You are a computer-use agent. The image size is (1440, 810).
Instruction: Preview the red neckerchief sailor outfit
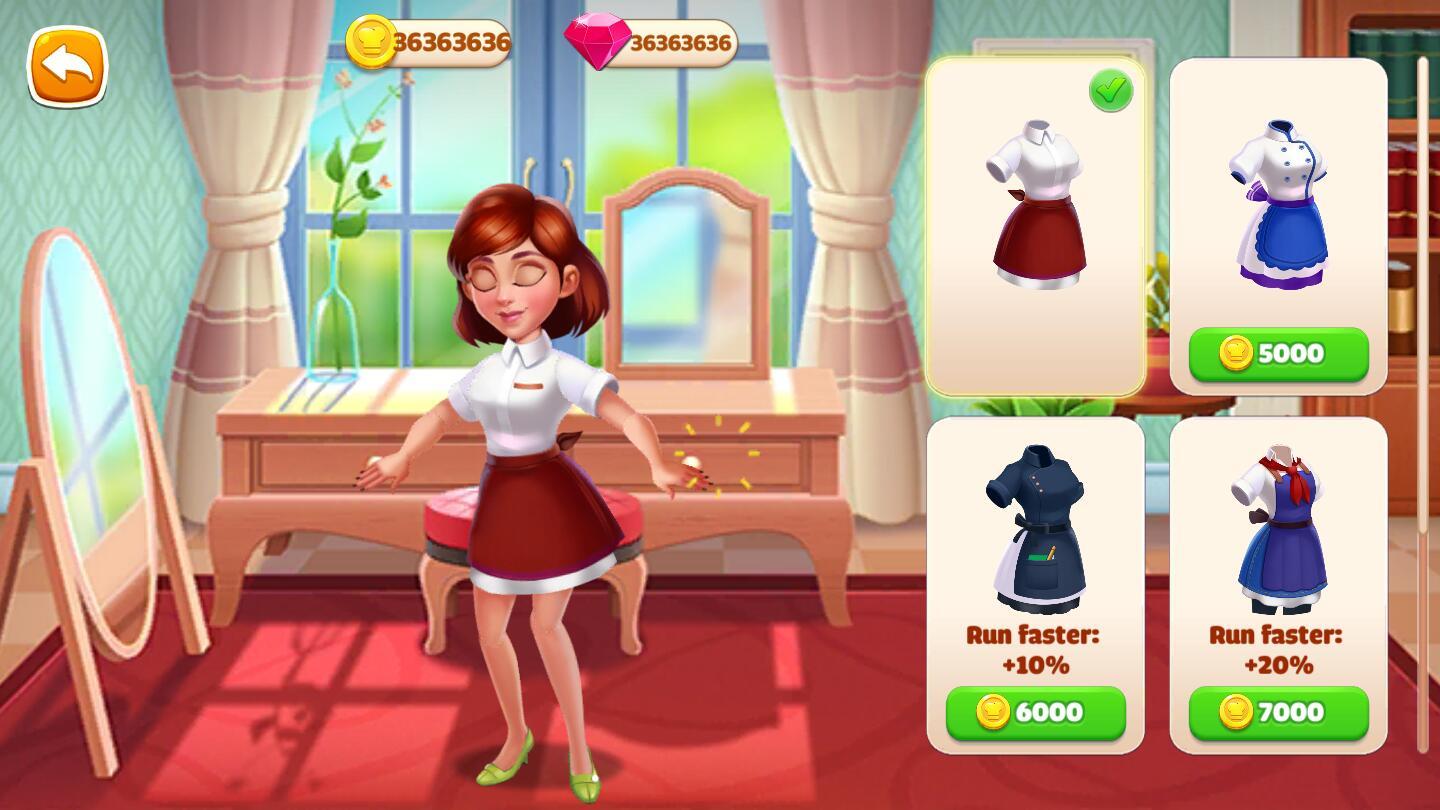point(1278,529)
